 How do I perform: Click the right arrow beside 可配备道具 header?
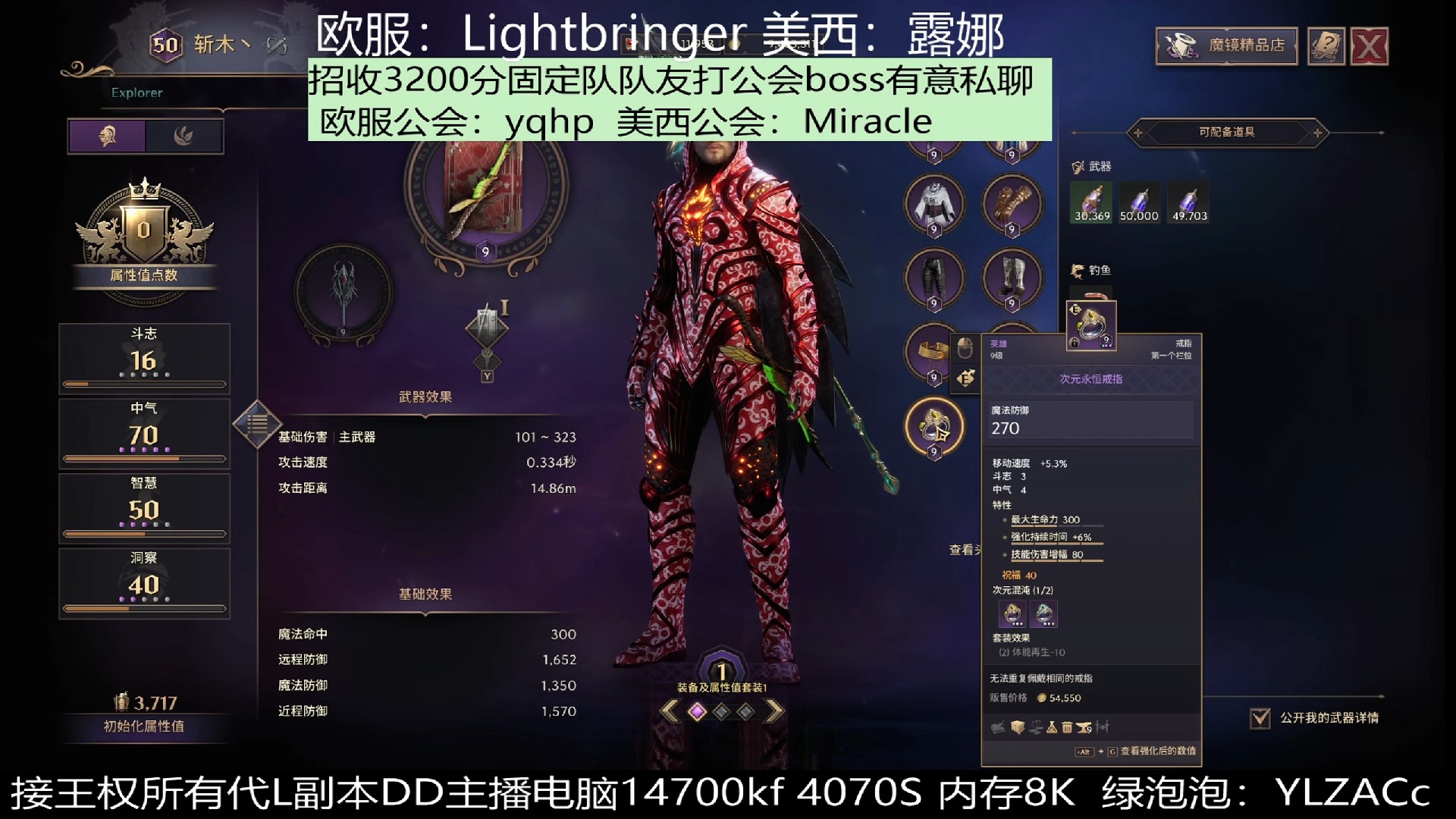click(1317, 133)
